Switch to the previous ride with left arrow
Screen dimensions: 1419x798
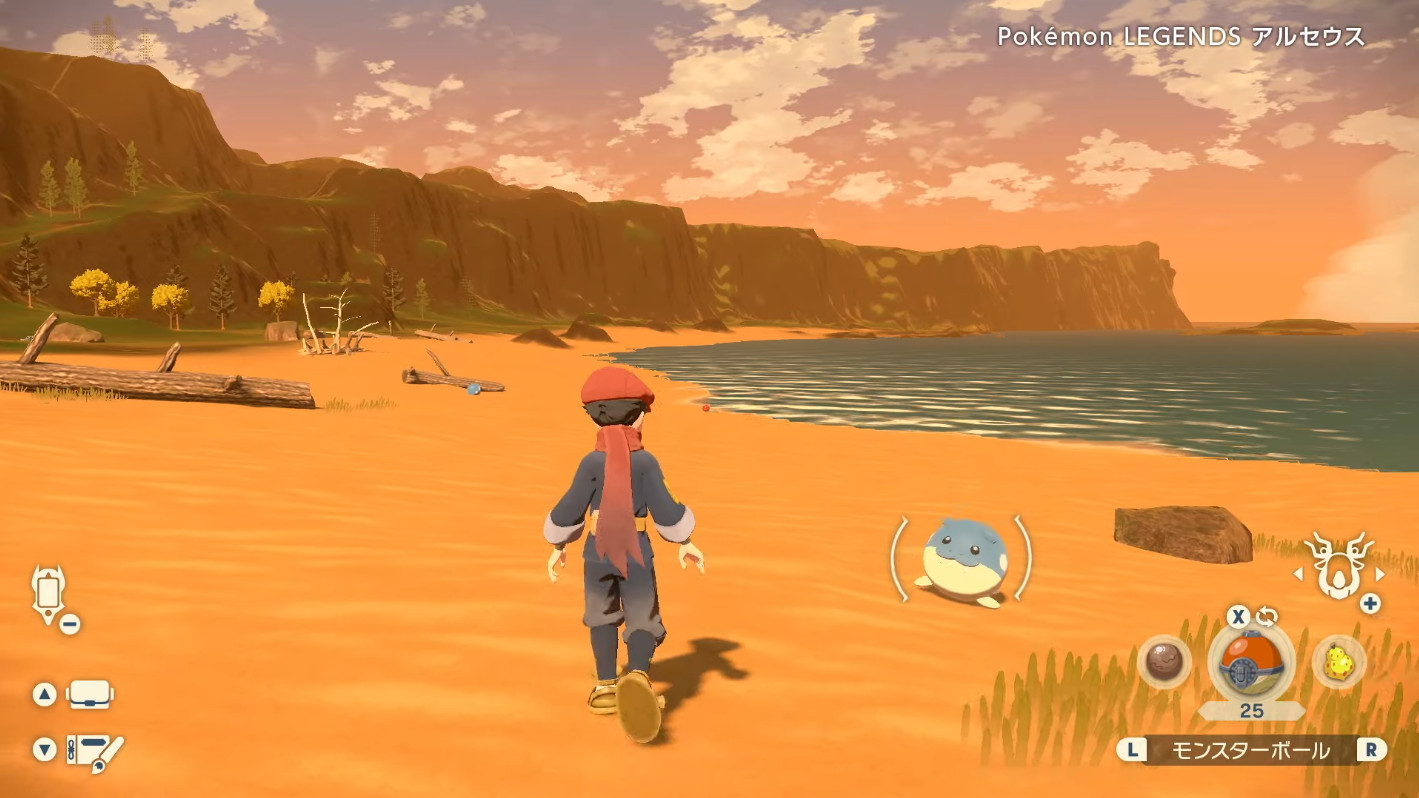click(1298, 574)
